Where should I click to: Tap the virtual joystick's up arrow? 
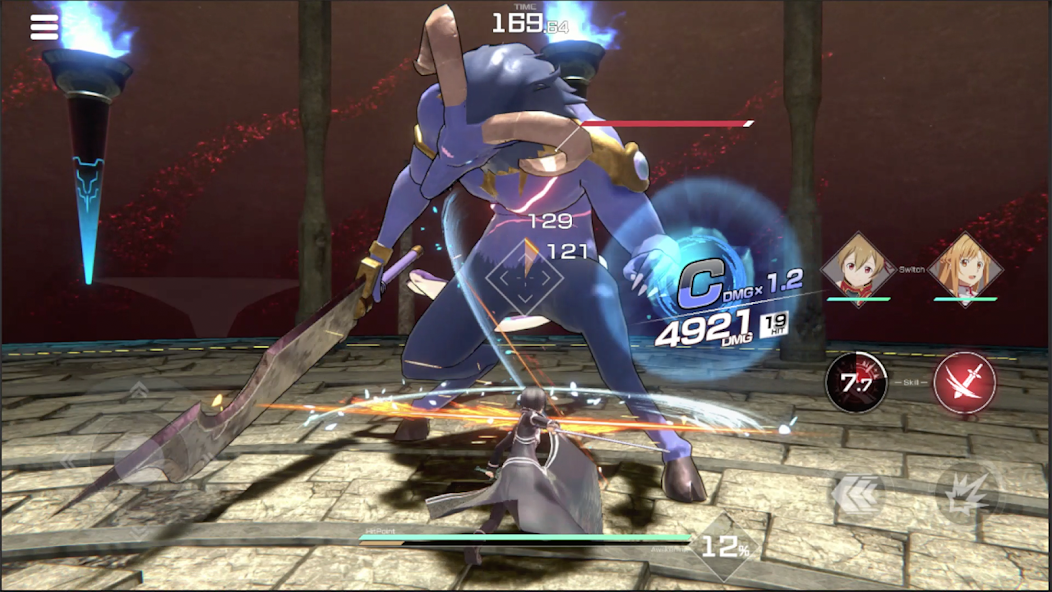(x=137, y=391)
